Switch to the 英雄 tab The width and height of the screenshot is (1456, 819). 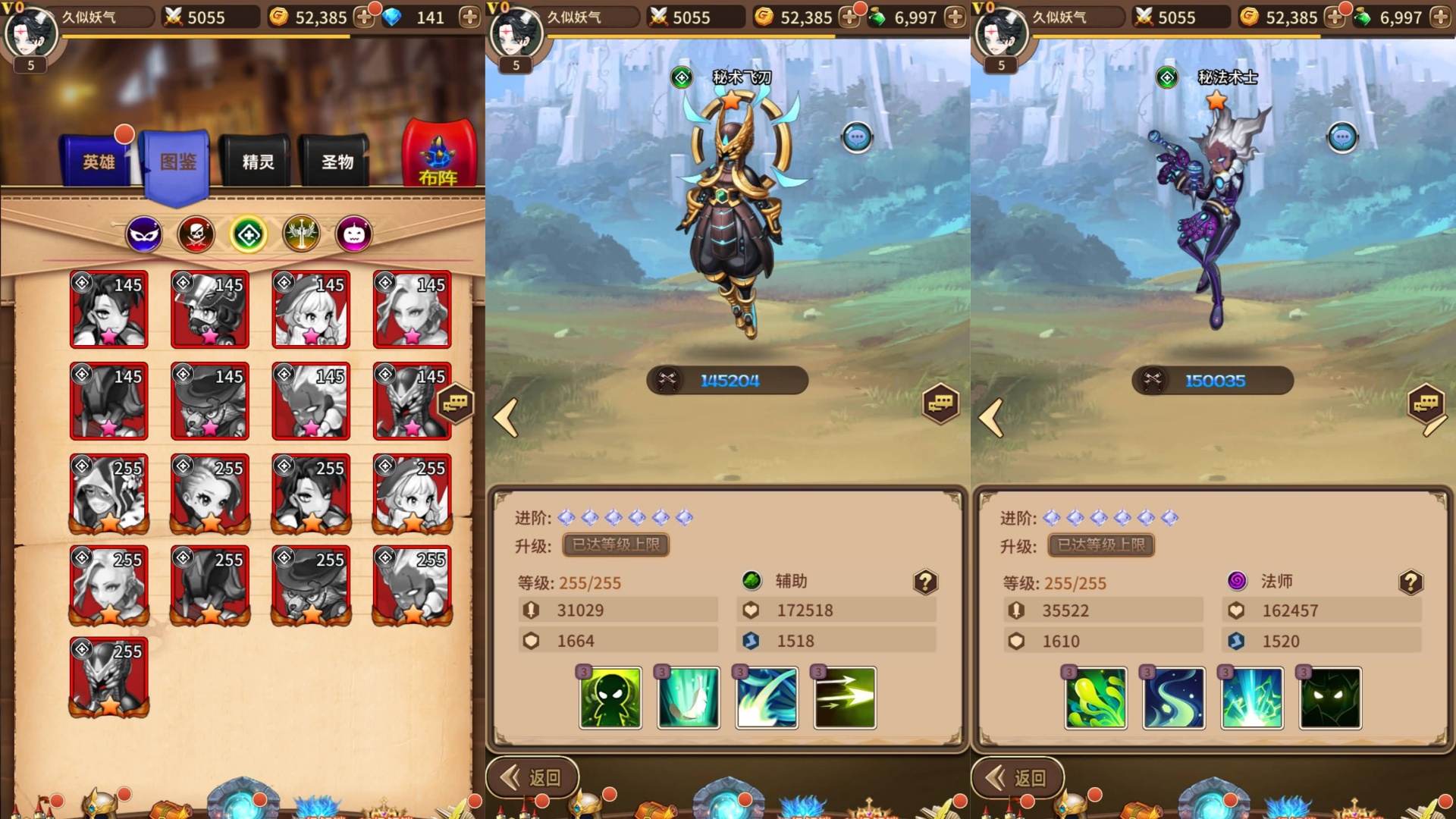tap(99, 162)
